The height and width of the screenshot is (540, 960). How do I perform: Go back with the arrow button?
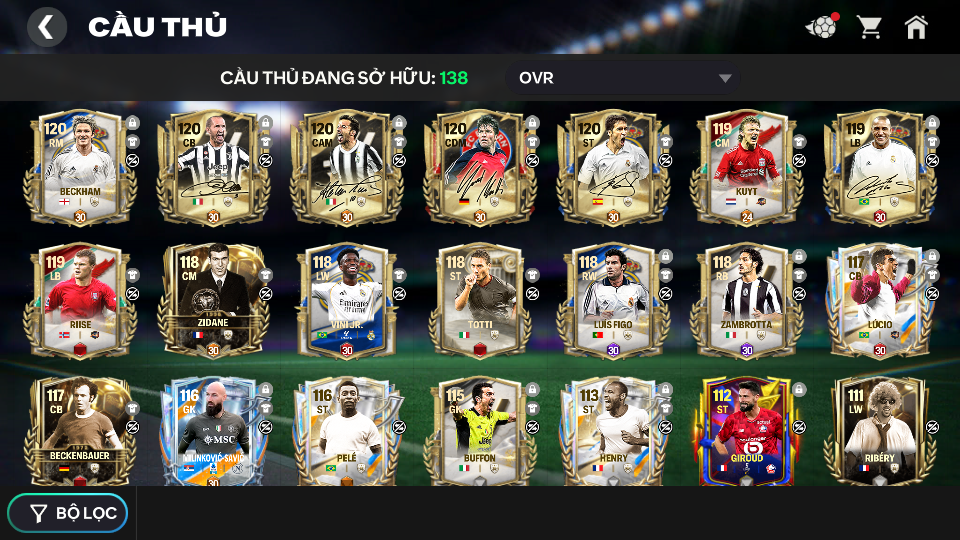46,27
